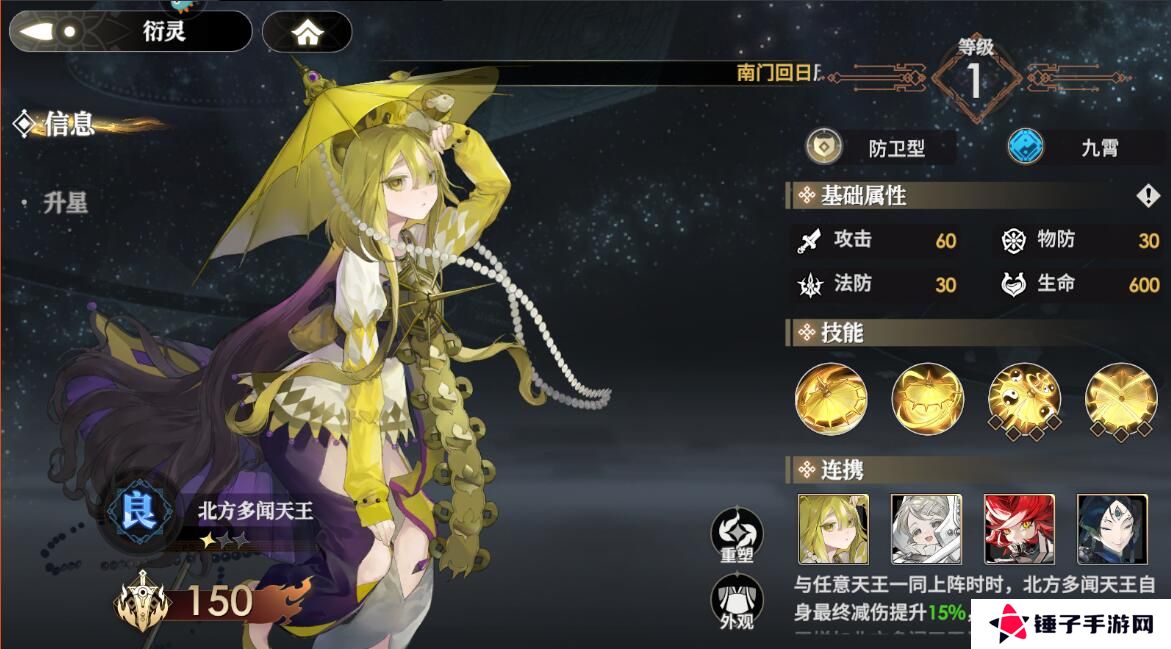The width and height of the screenshot is (1171, 649).
Task: Go back from the 衍灵 screen
Action: tap(50, 31)
